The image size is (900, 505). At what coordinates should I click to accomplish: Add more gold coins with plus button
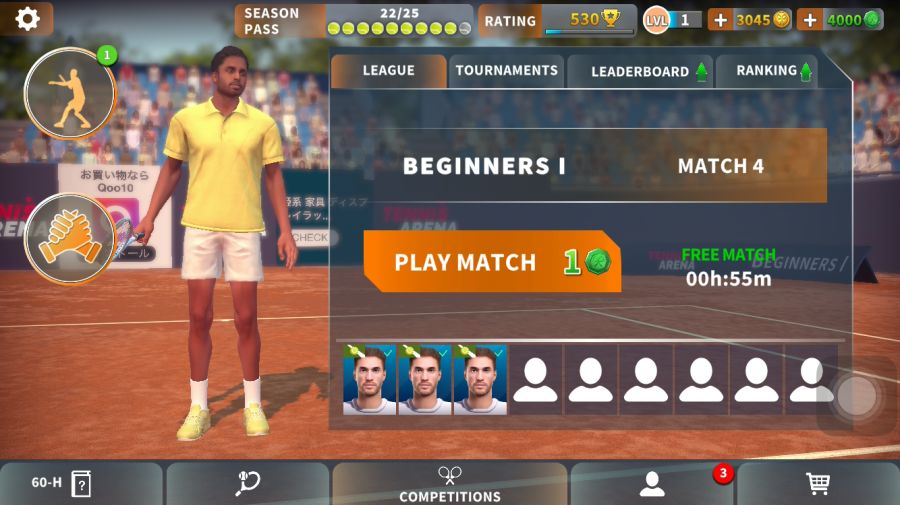pos(720,19)
